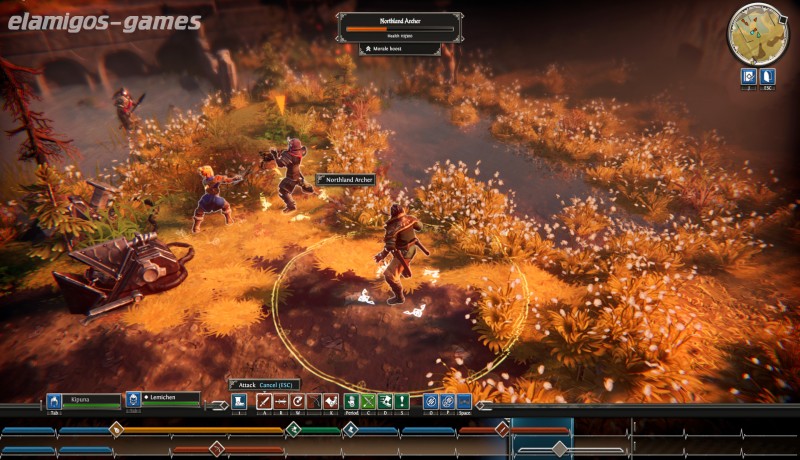Activate the green running figure ability
The height and width of the screenshot is (460, 800).
(x=385, y=401)
